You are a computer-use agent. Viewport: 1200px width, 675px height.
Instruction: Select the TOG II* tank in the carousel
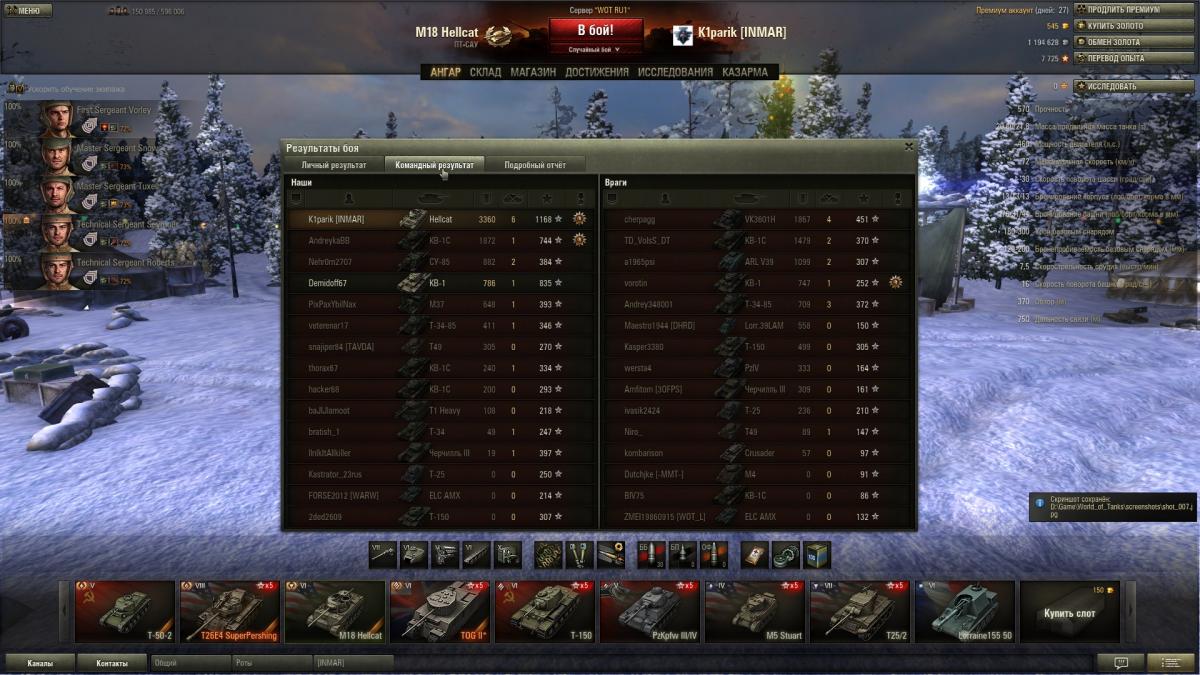pyautogui.click(x=439, y=611)
